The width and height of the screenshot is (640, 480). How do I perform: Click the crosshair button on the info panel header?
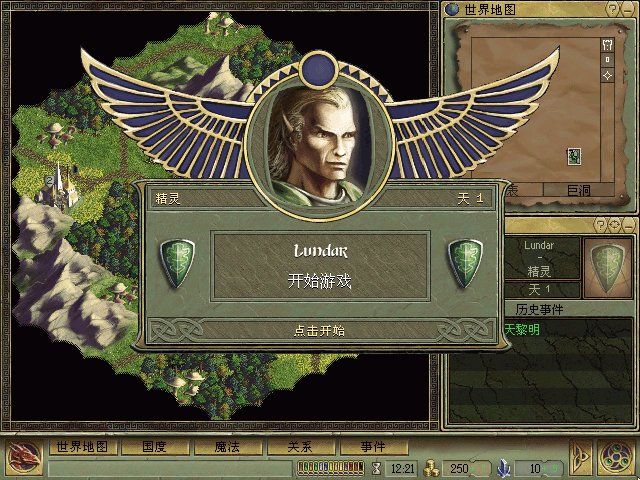click(x=614, y=224)
